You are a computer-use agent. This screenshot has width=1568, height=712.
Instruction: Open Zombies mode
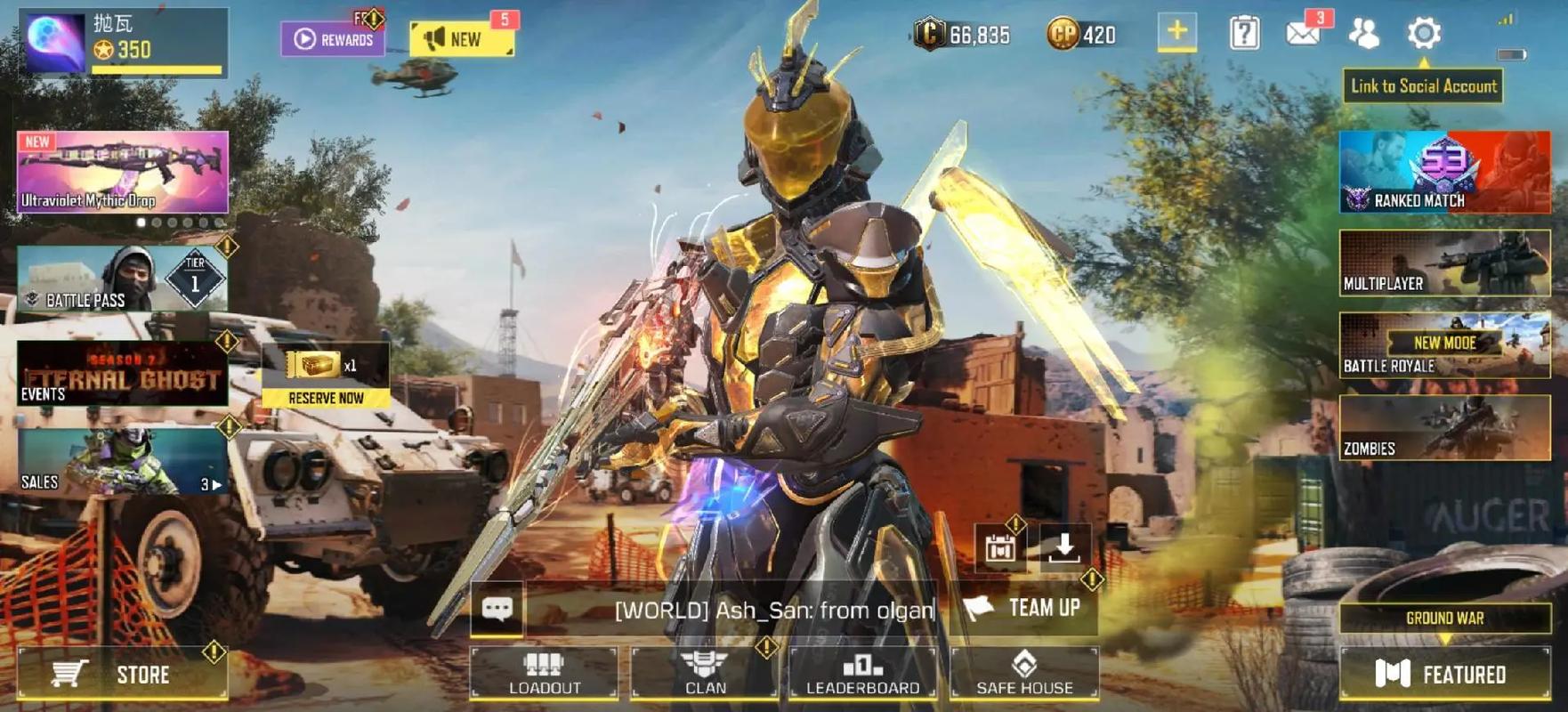1444,428
